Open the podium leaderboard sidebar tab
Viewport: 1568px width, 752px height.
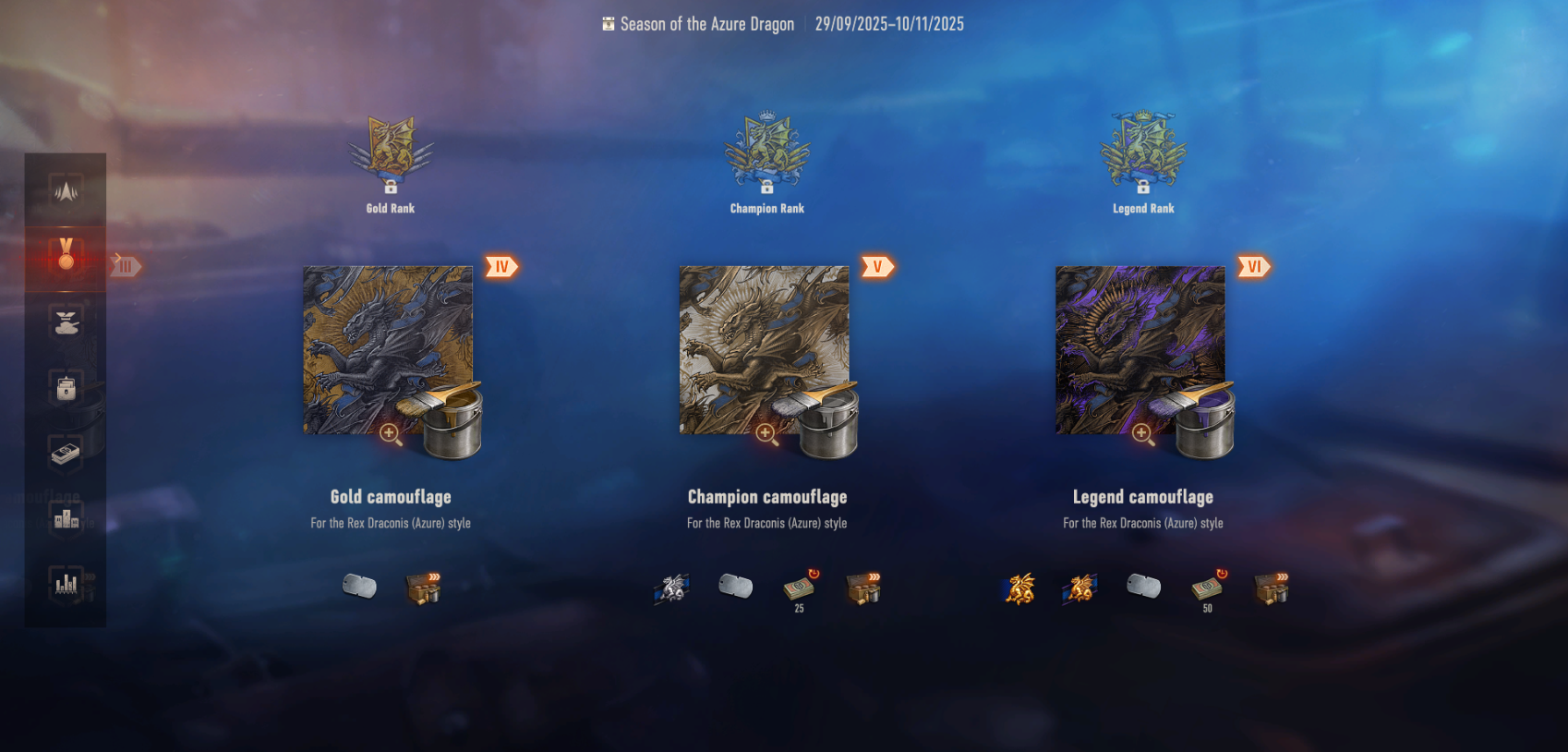[66, 518]
